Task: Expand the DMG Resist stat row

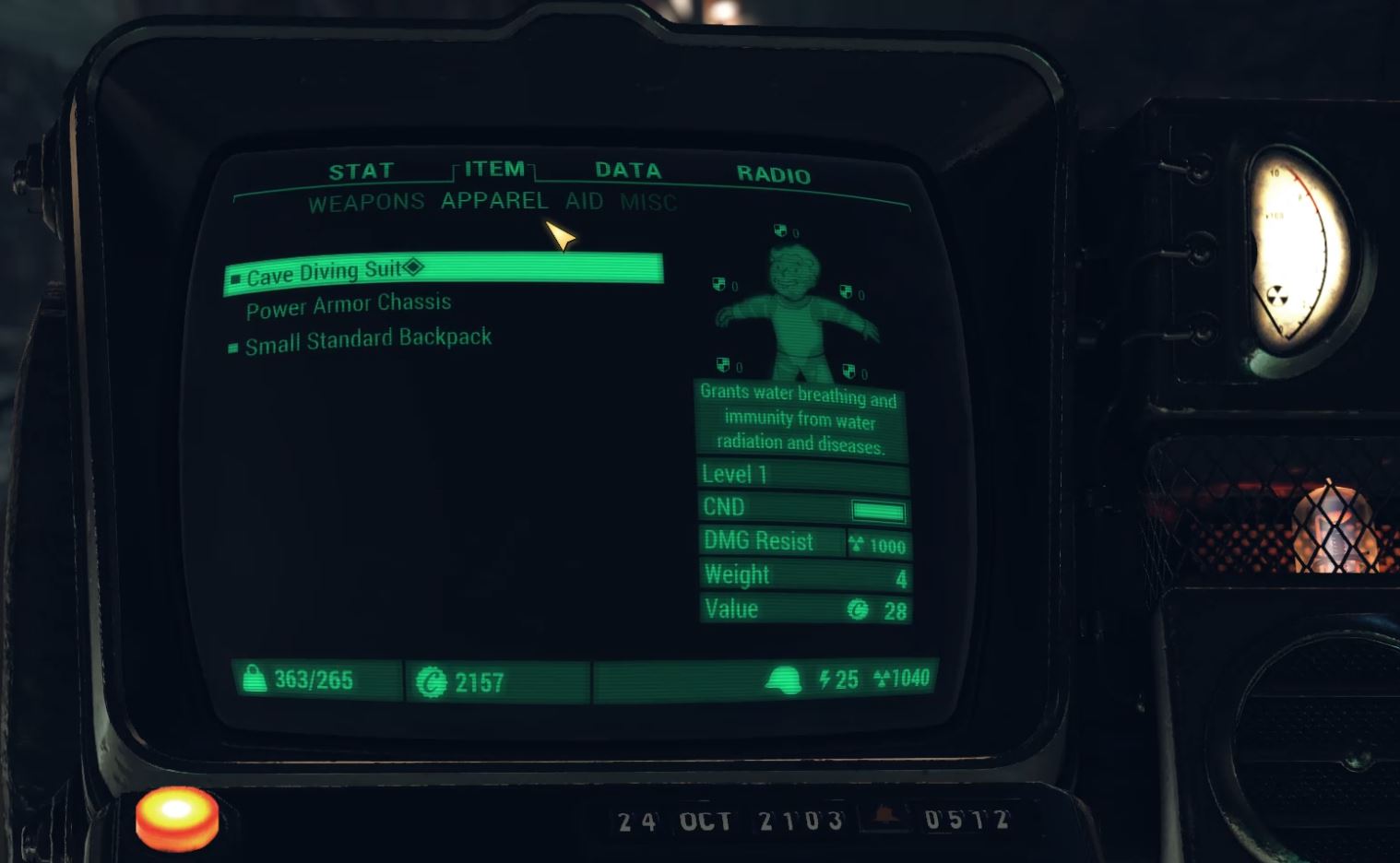Action: click(x=772, y=540)
